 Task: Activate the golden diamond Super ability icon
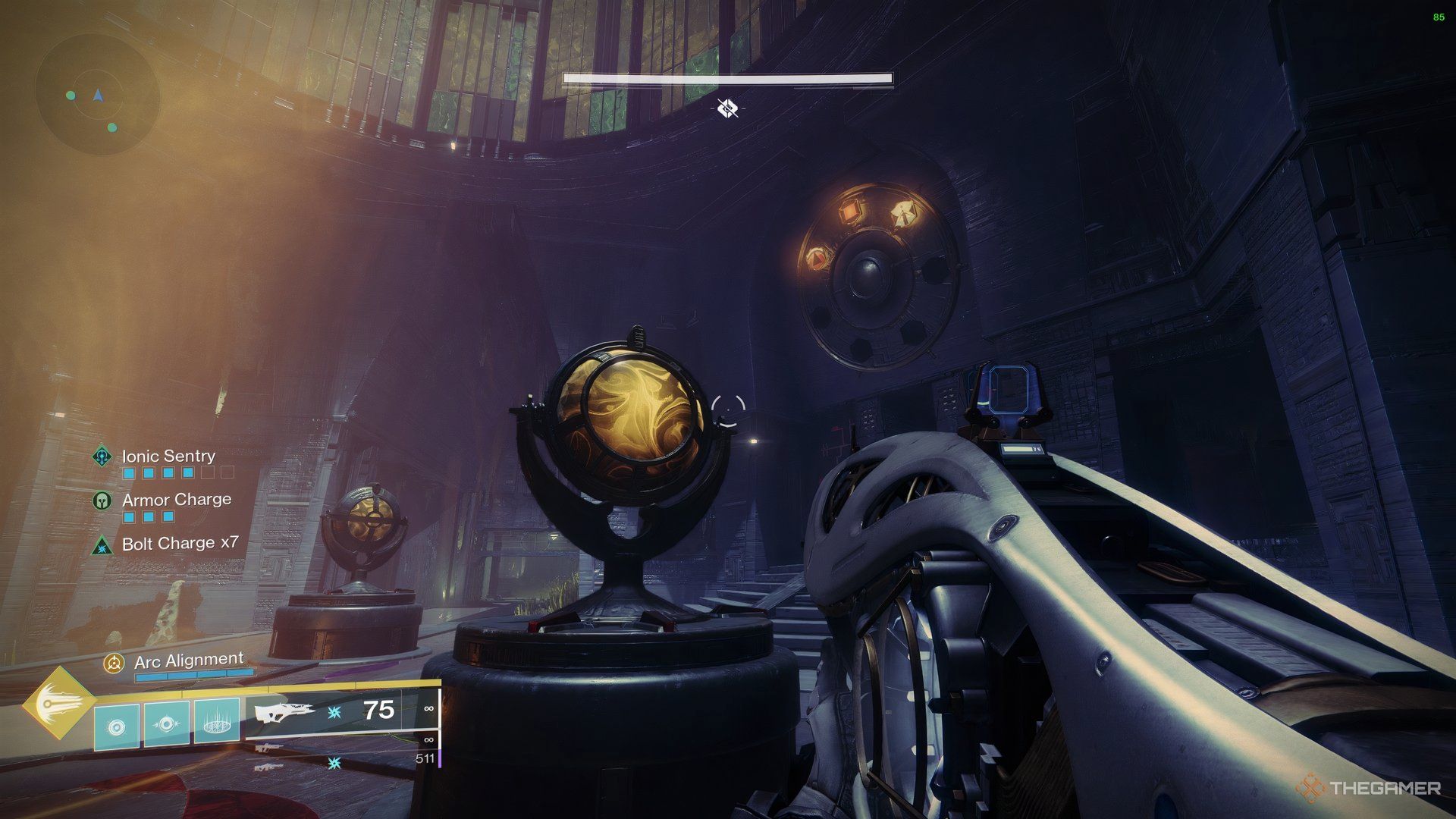tap(59, 703)
